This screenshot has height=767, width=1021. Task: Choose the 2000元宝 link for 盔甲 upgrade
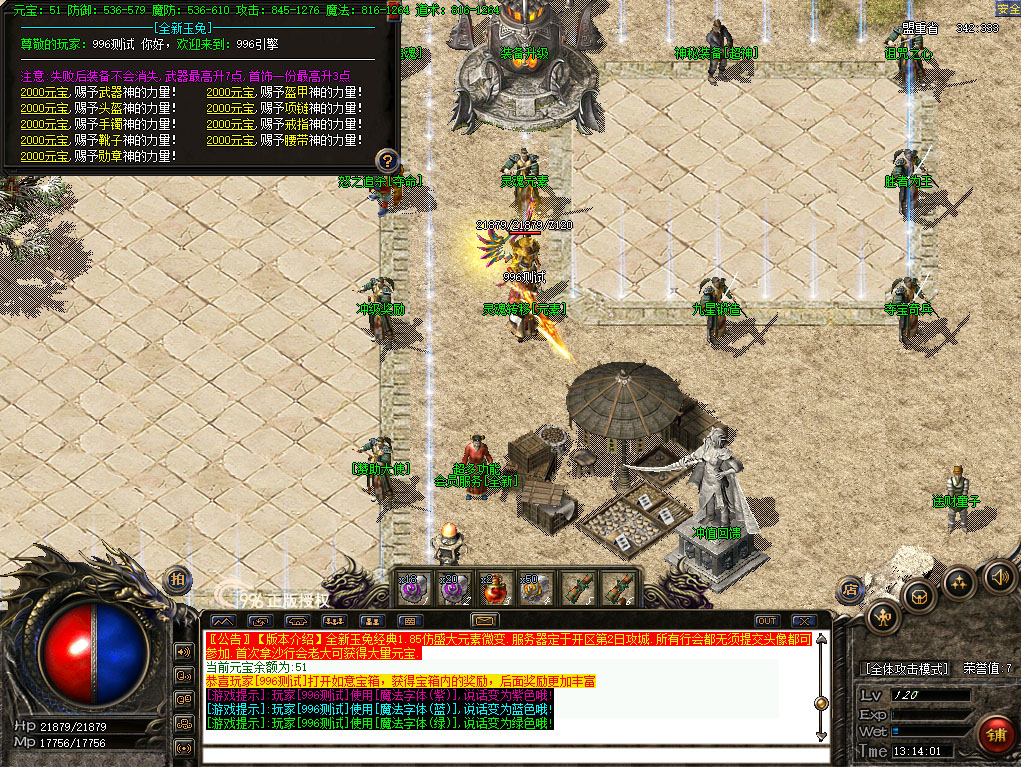pyautogui.click(x=231, y=93)
